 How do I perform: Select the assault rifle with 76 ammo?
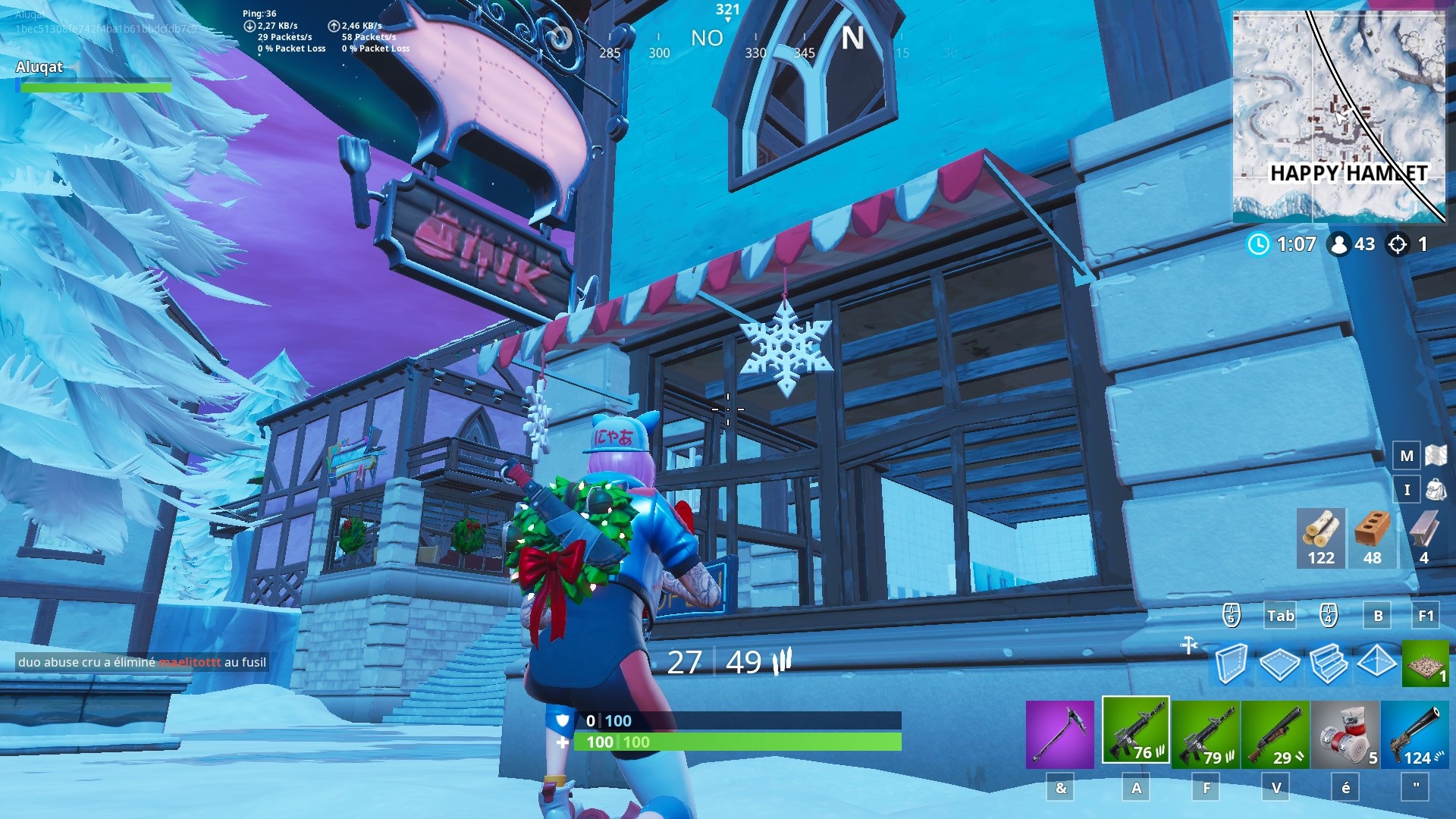(1135, 730)
